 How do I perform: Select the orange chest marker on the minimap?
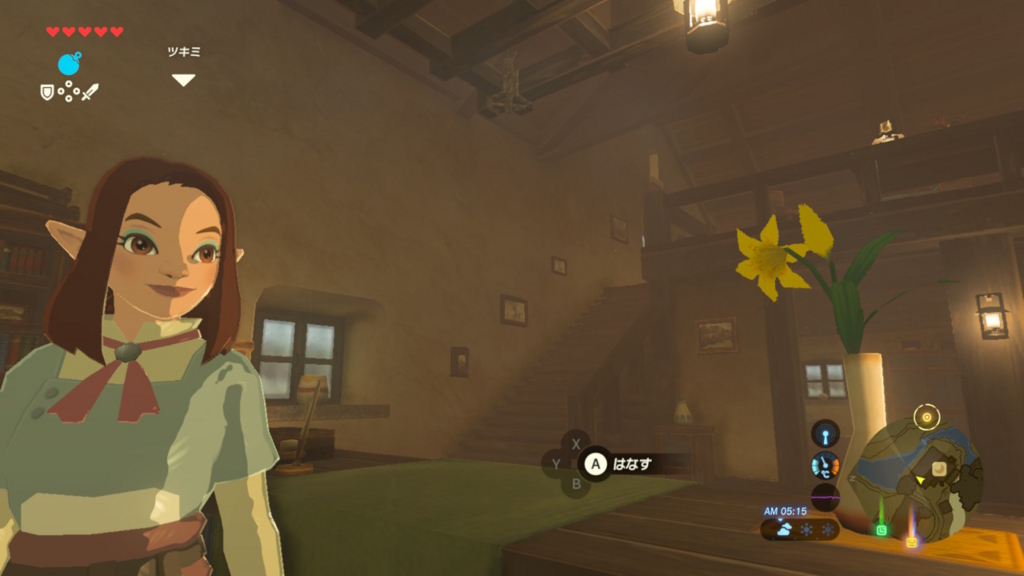(x=911, y=541)
